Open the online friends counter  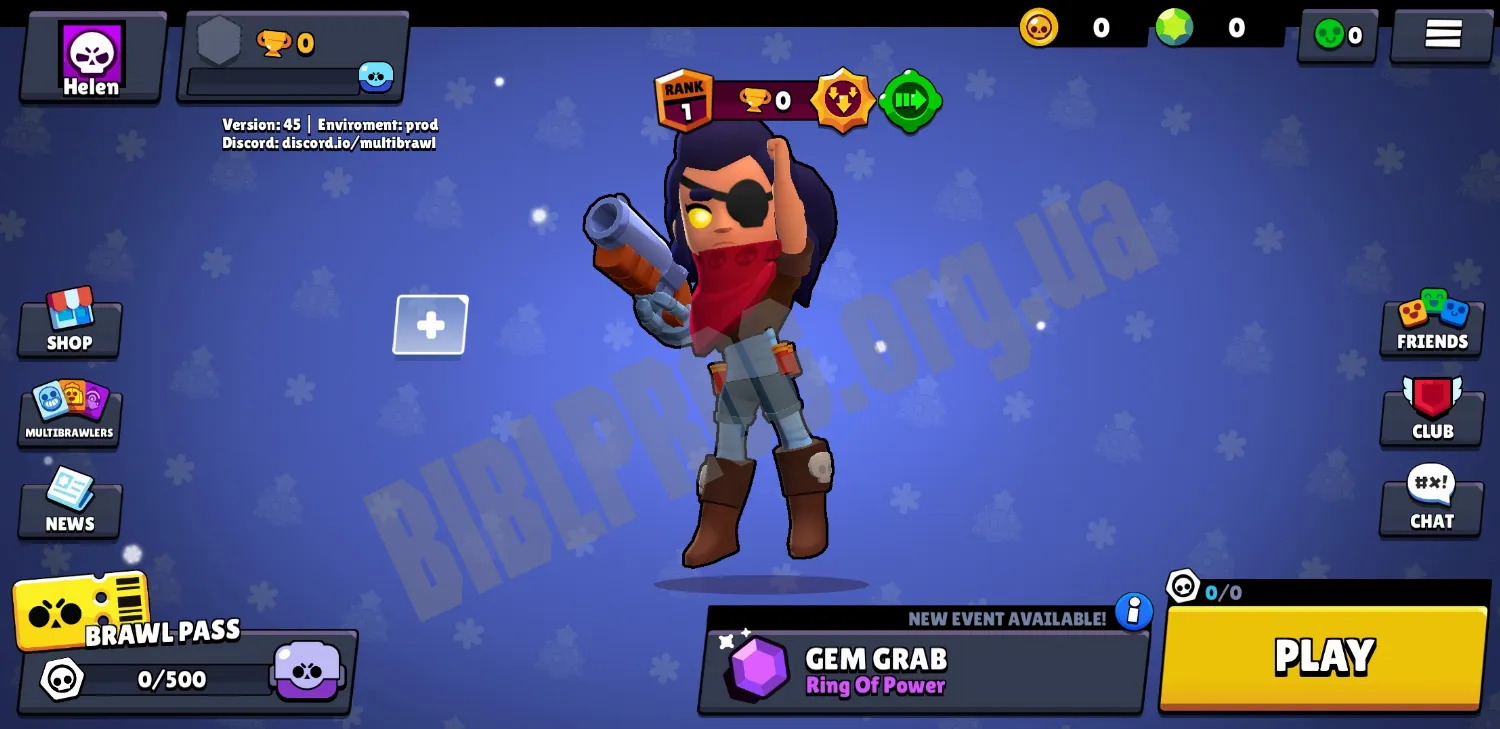tap(1337, 36)
